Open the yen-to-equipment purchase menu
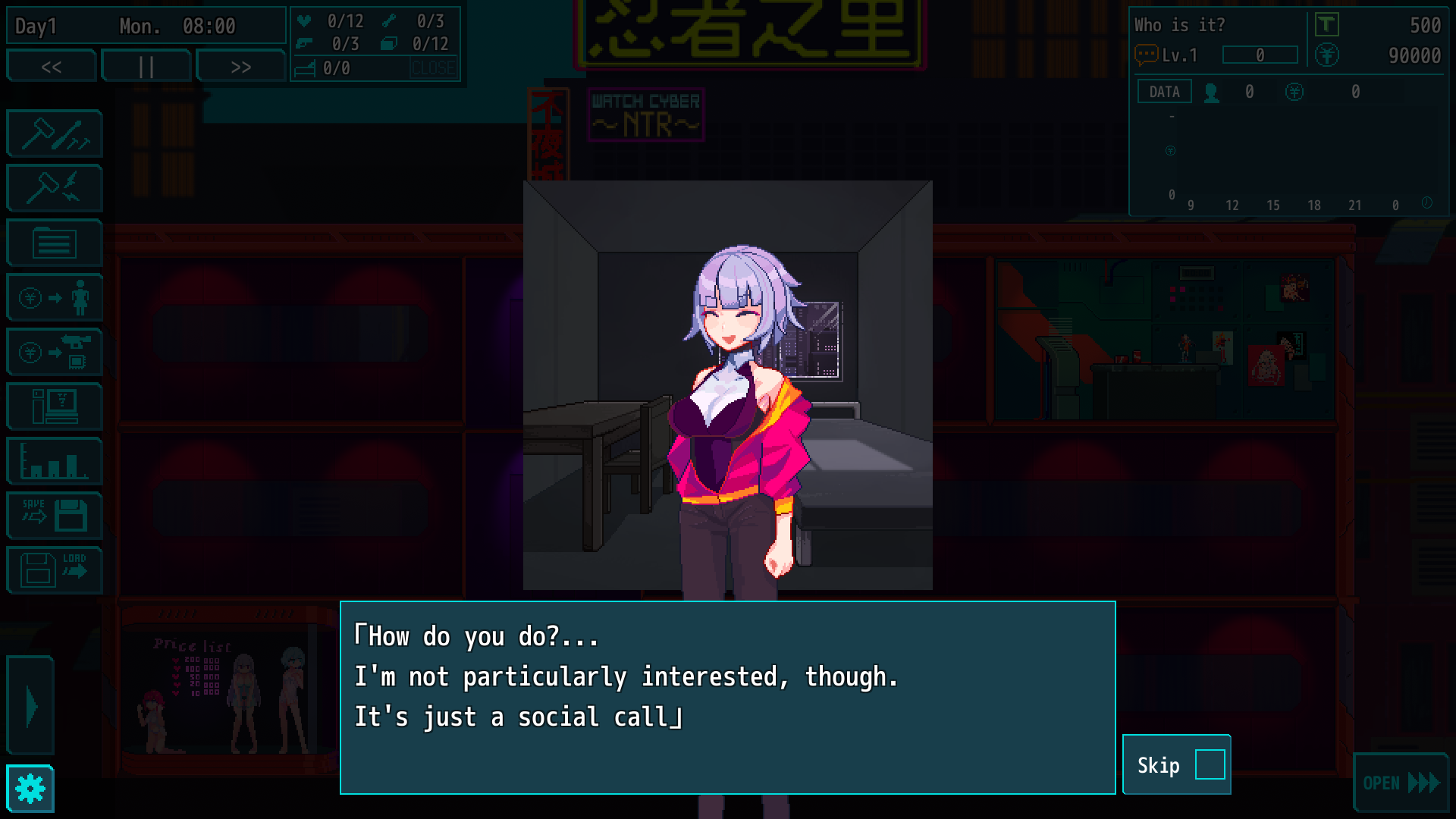The width and height of the screenshot is (1456, 819). click(x=55, y=353)
